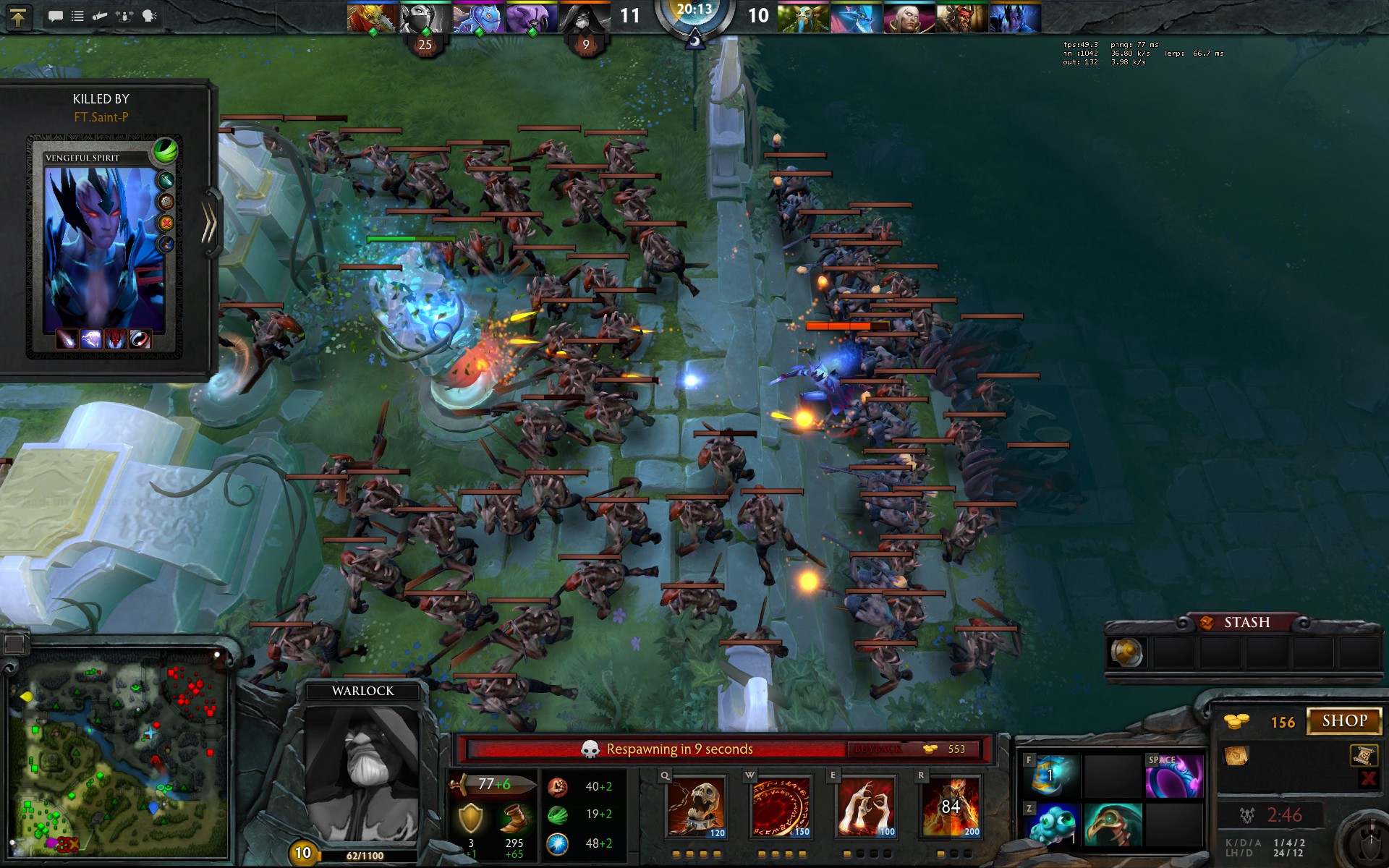Use the purple ring item on Space
The height and width of the screenshot is (868, 1389).
[1174, 776]
